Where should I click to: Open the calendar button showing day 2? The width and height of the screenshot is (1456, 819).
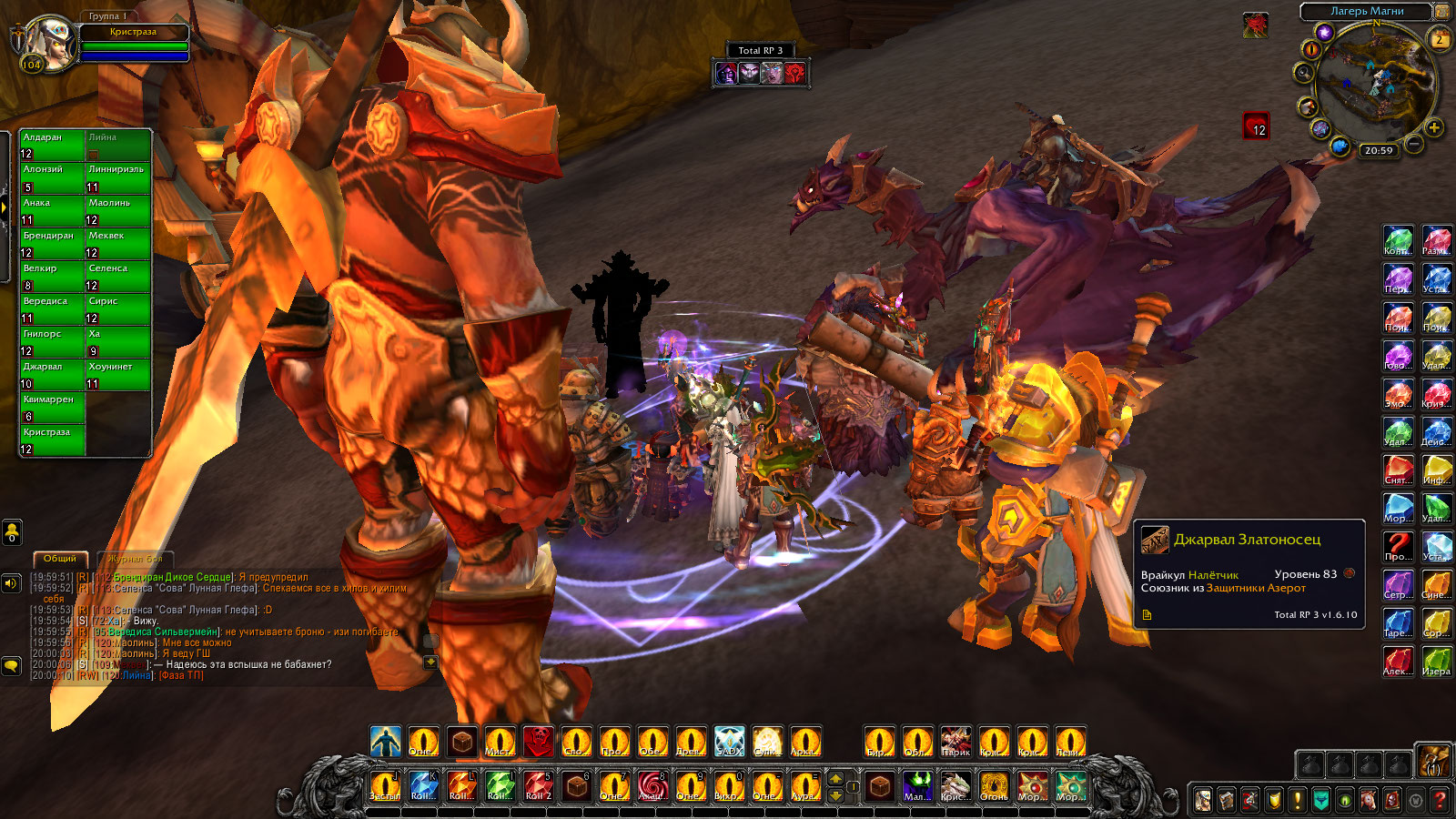(1440, 39)
